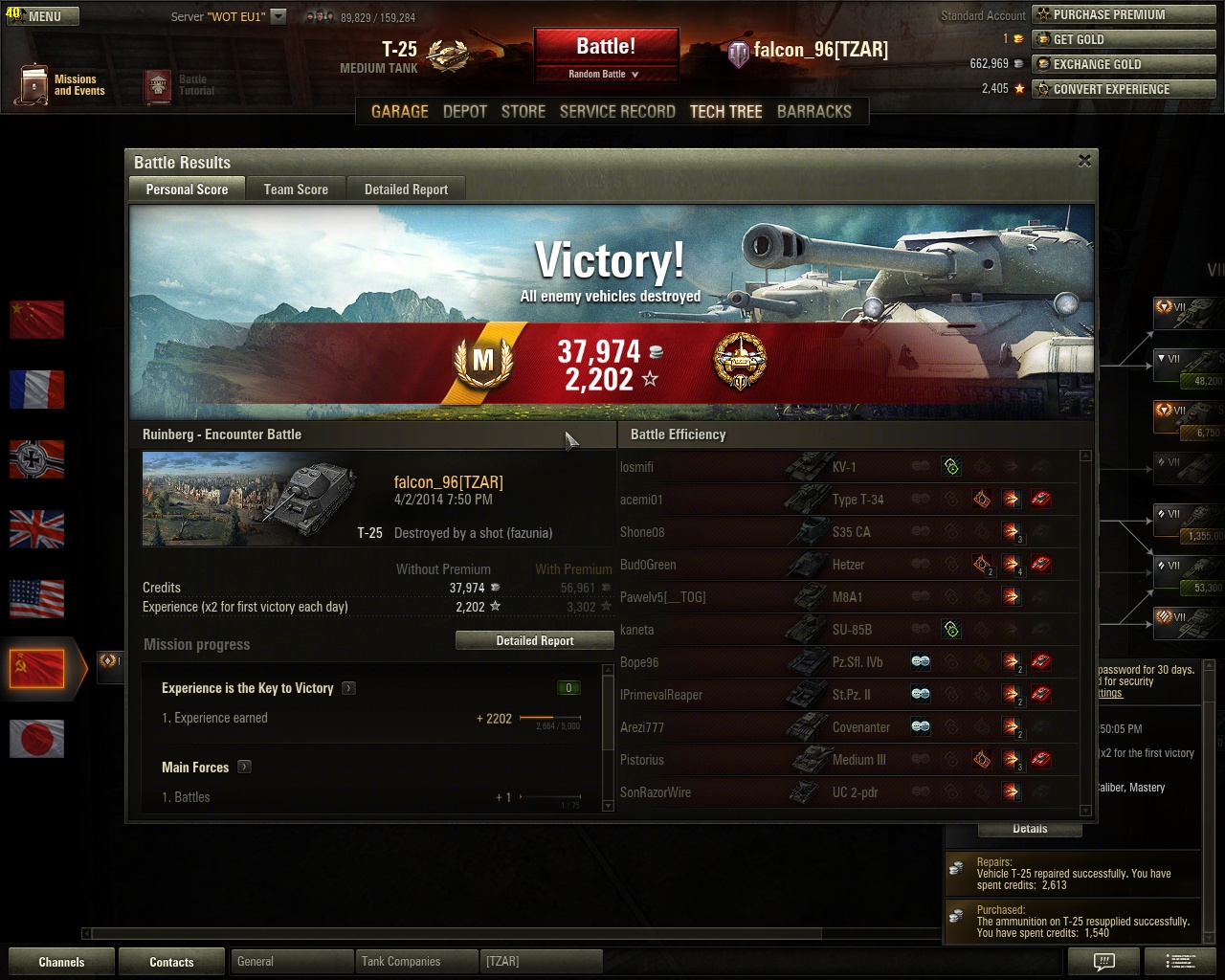Open the Detailed Report tab
The image size is (1225, 980).
(x=406, y=189)
